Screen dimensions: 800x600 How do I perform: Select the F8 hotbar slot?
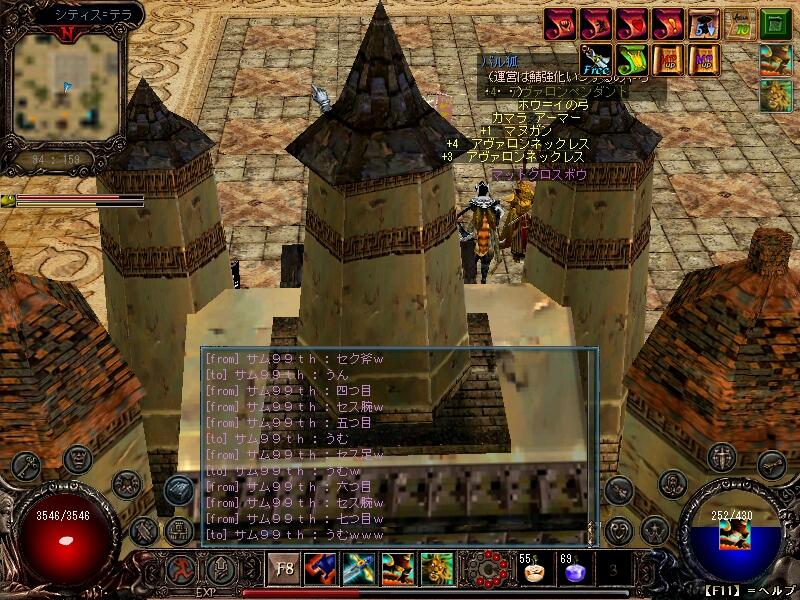284,570
